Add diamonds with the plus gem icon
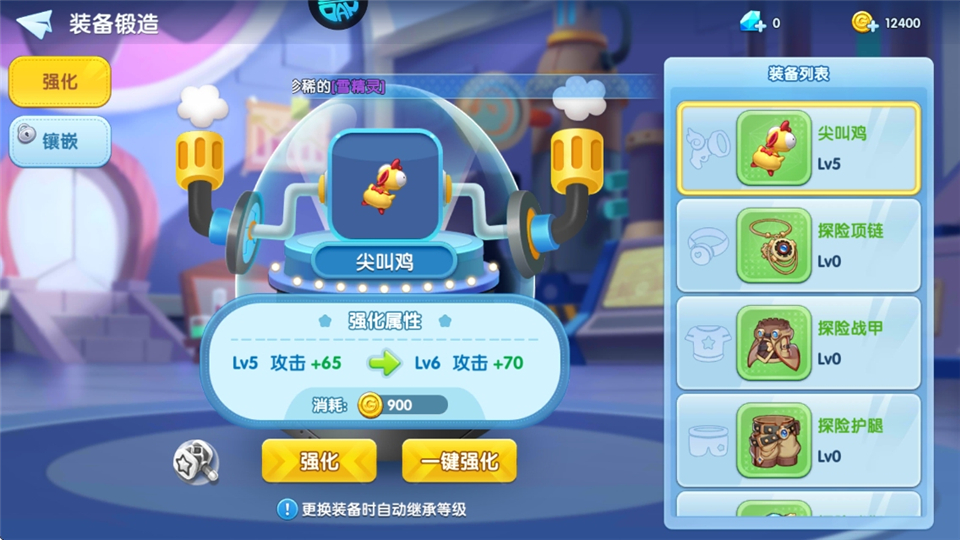This screenshot has height=540, width=960. [753, 22]
